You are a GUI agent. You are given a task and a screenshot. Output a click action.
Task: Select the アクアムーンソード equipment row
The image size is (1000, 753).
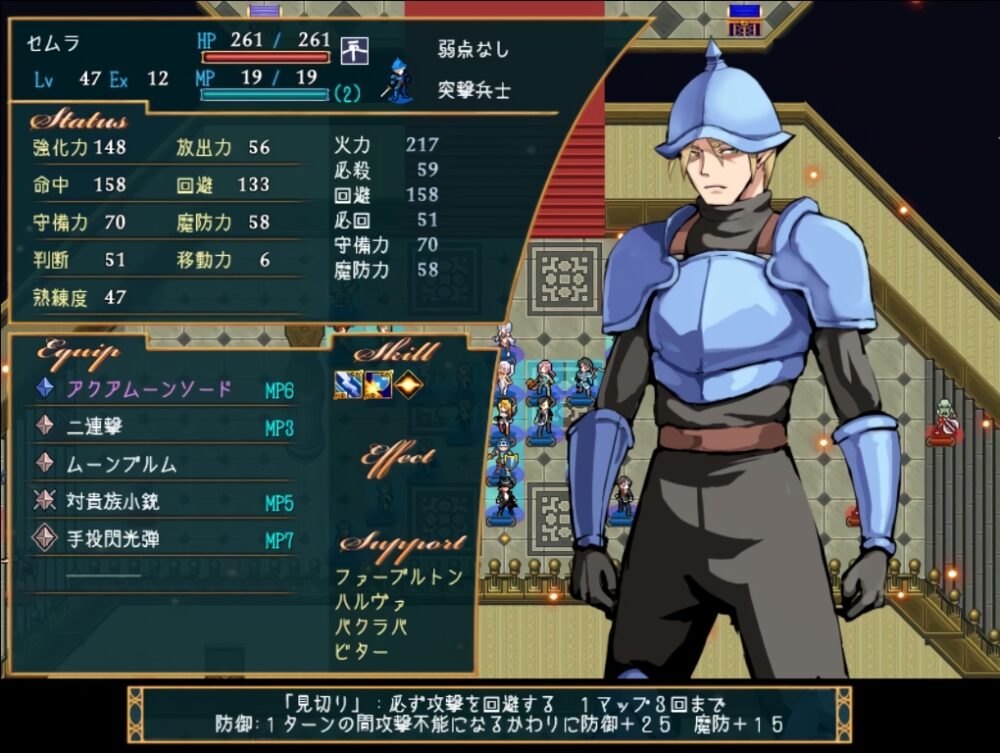point(150,390)
